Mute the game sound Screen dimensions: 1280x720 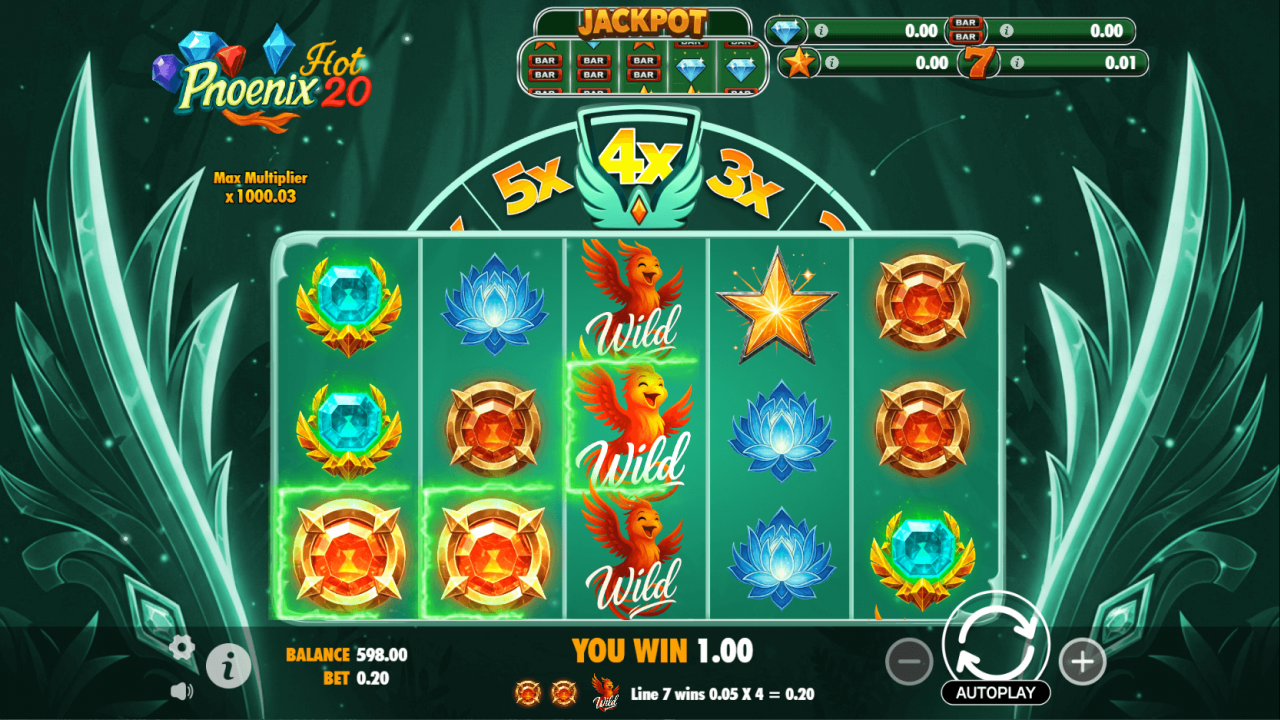[x=182, y=692]
